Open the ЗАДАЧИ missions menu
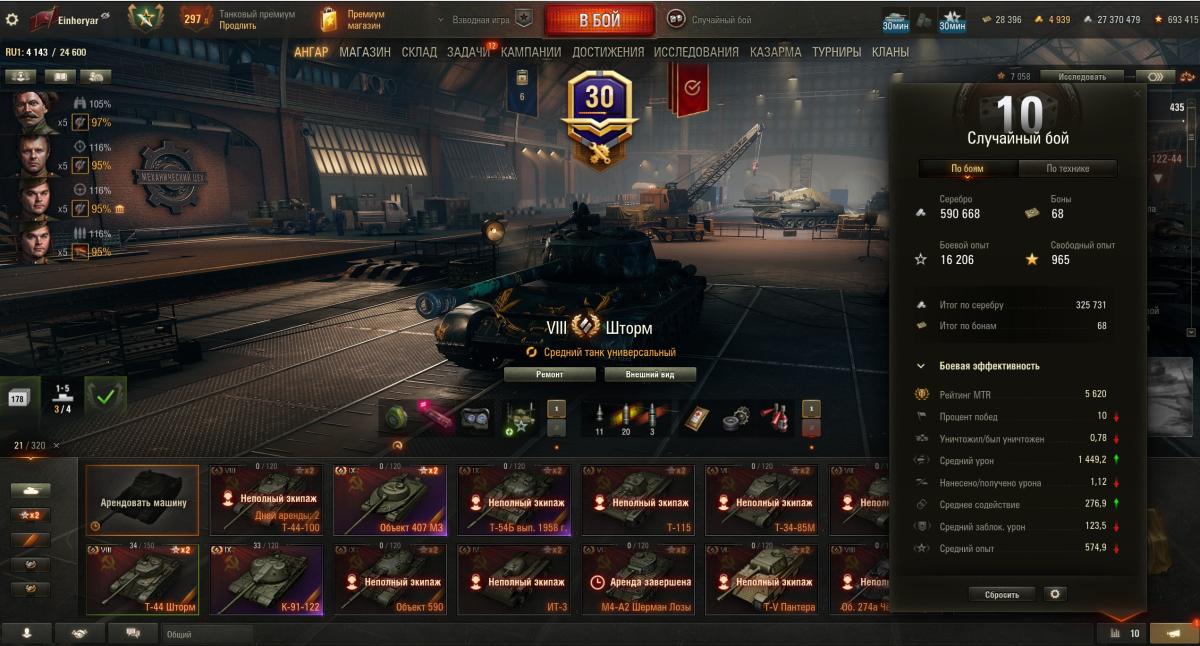The image size is (1200, 646). coord(468,52)
